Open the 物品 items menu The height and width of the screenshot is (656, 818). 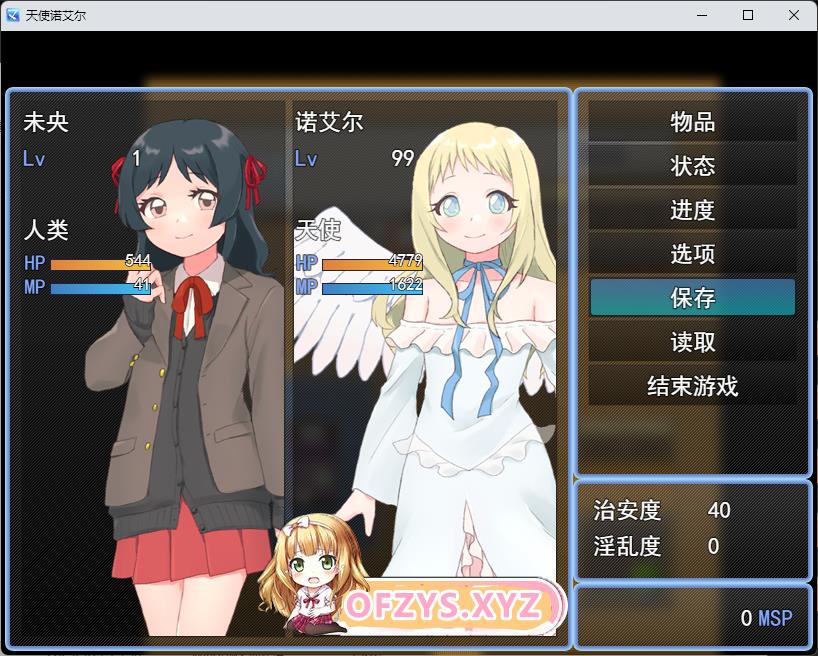pyautogui.click(x=692, y=122)
